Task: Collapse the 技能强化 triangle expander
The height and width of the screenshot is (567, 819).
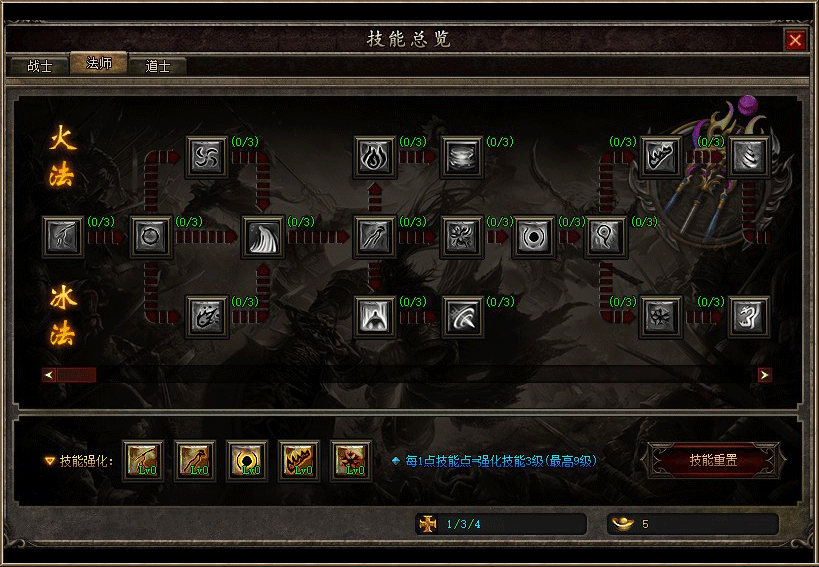Action: (x=49, y=462)
